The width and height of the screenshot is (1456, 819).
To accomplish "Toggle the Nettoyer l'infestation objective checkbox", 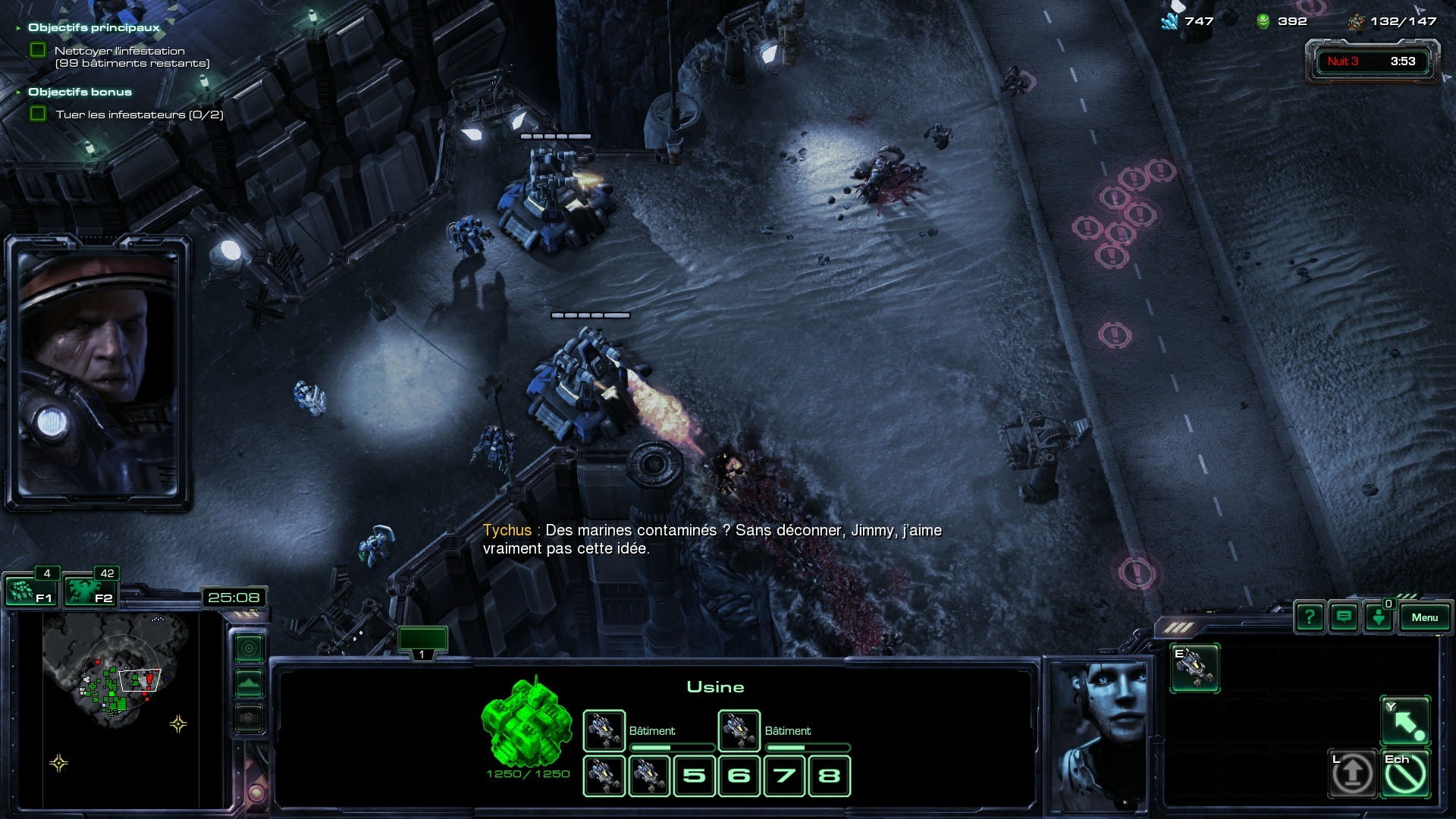I will 38,51.
